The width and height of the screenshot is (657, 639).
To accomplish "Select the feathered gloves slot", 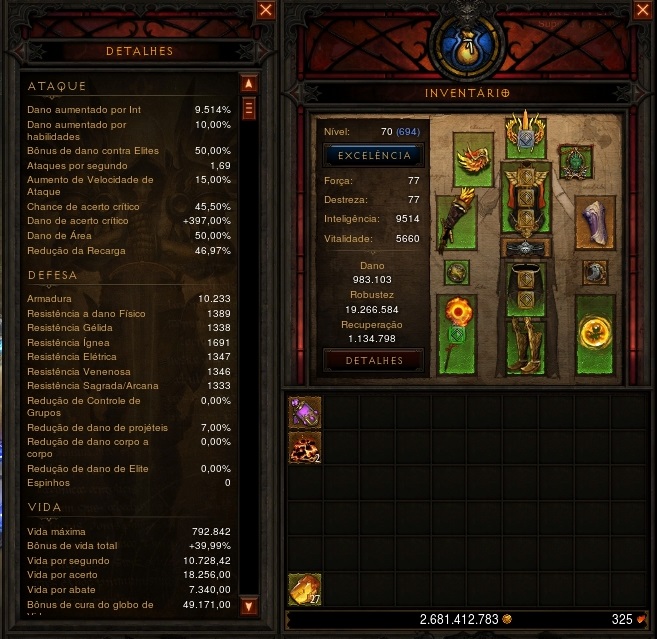I will pyautogui.click(x=464, y=217).
